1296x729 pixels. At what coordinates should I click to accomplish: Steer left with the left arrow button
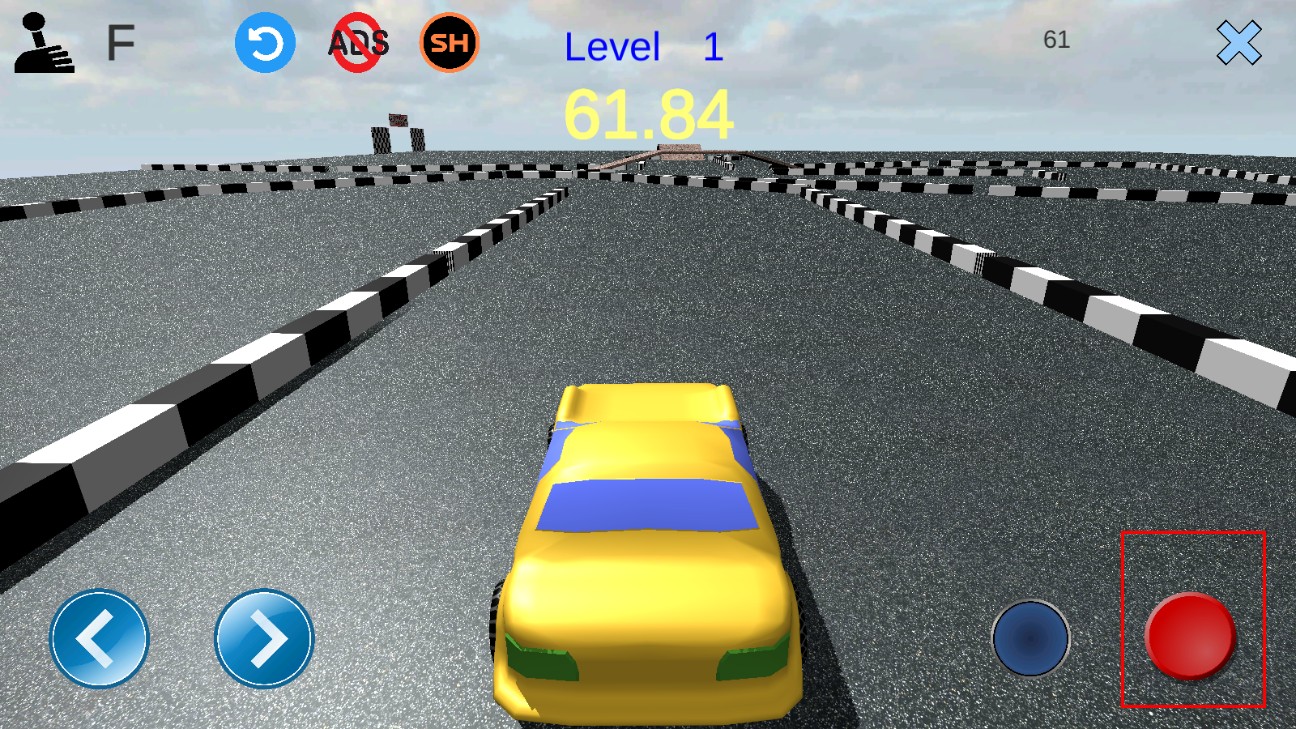coord(100,639)
